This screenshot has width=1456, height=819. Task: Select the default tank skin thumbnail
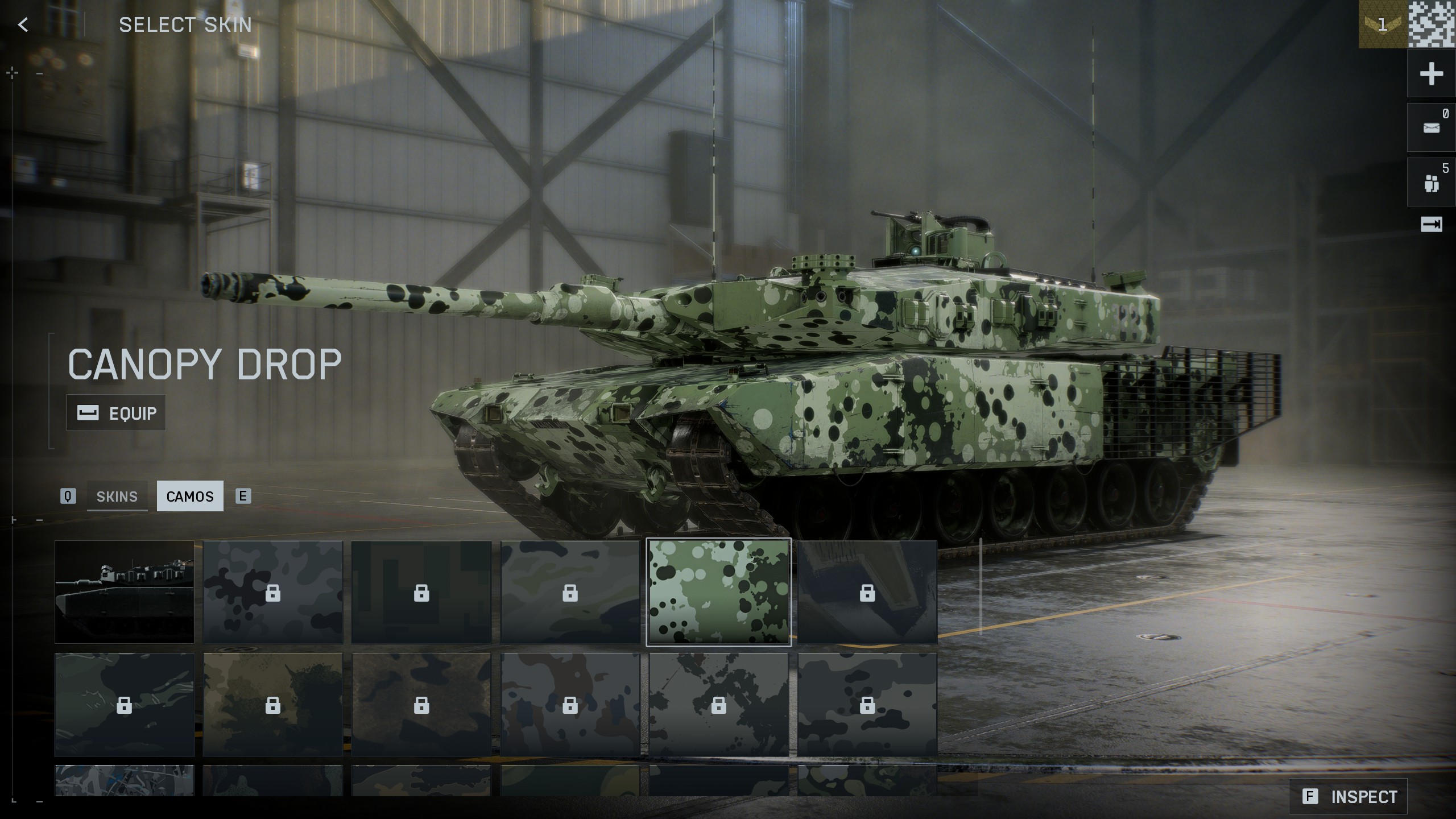click(x=125, y=593)
